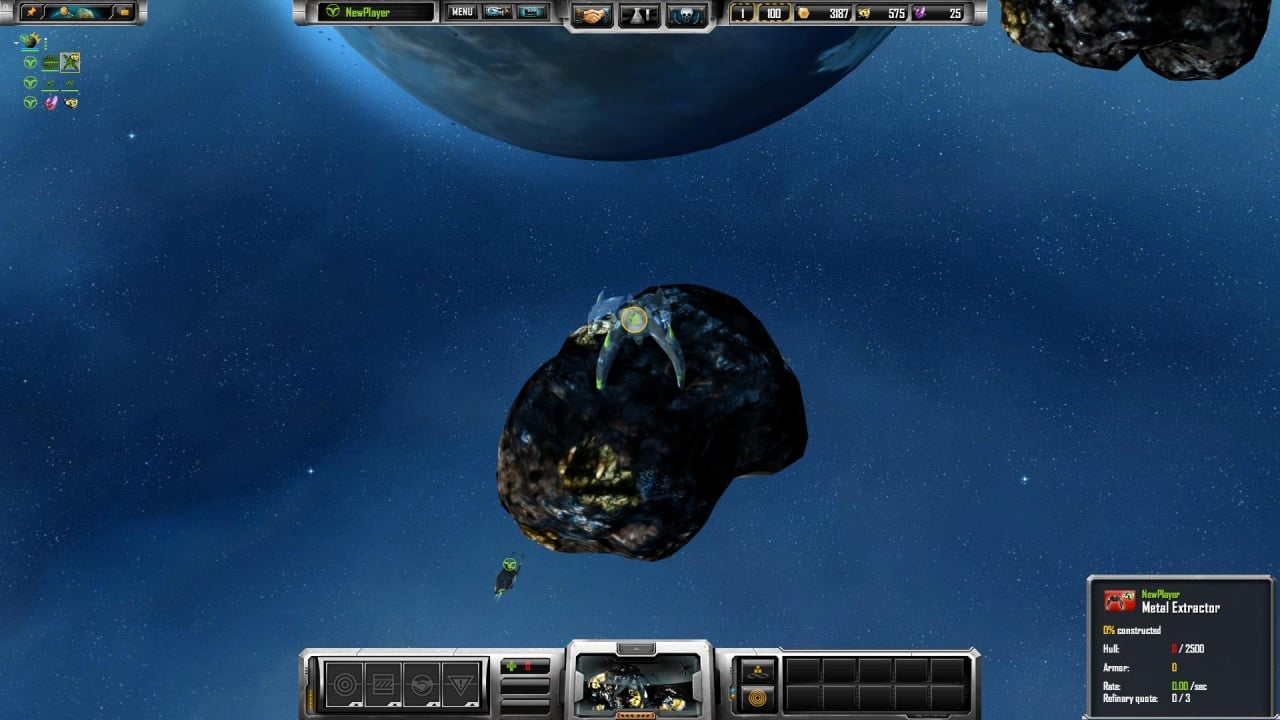The width and height of the screenshot is (1280, 720).
Task: Select the orange fleet icon above rings button
Action: (x=758, y=670)
